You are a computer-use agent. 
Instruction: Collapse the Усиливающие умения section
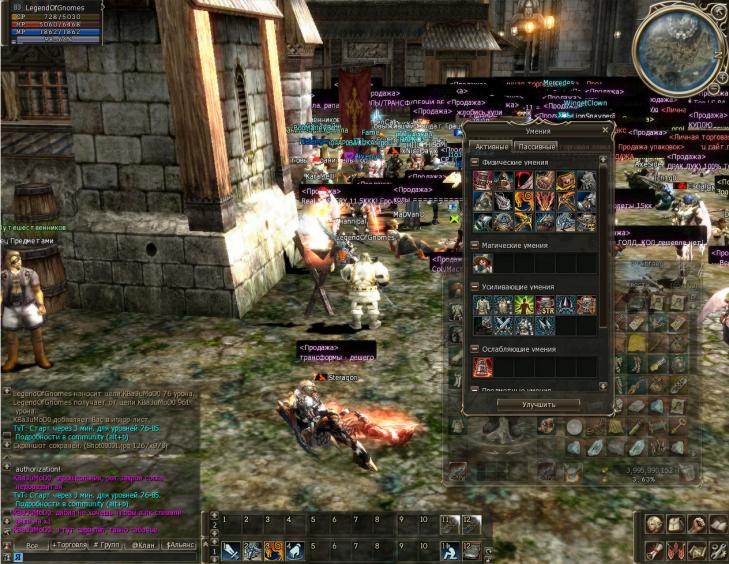click(476, 286)
